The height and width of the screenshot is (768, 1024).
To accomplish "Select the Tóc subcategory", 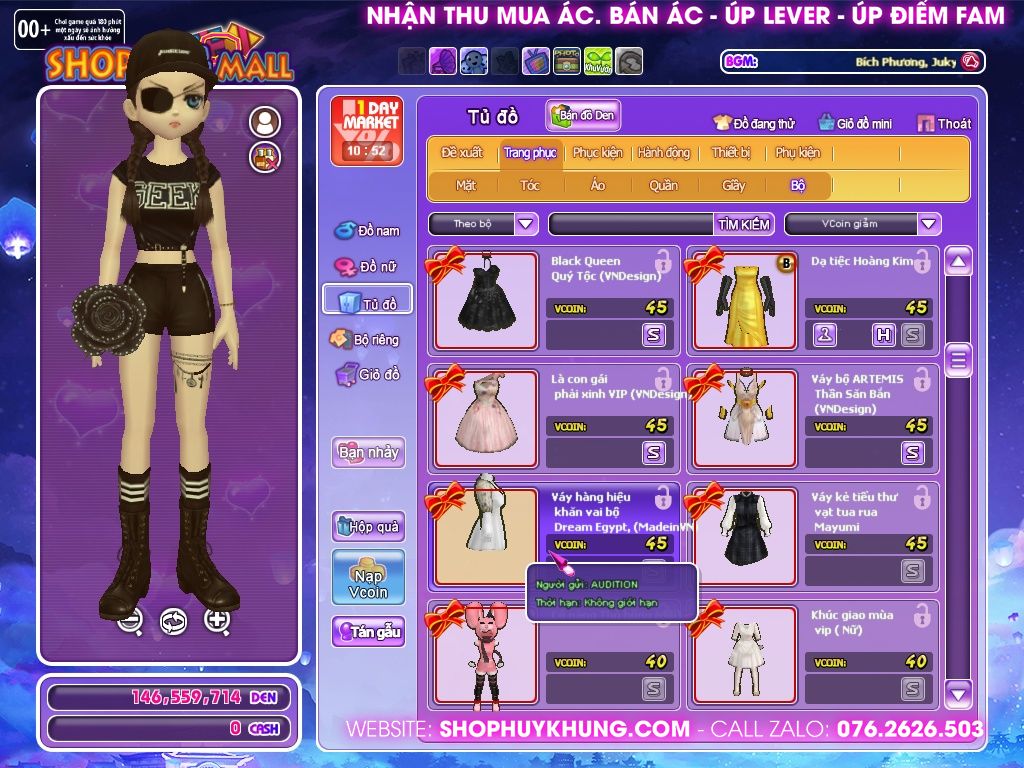I will [x=530, y=185].
